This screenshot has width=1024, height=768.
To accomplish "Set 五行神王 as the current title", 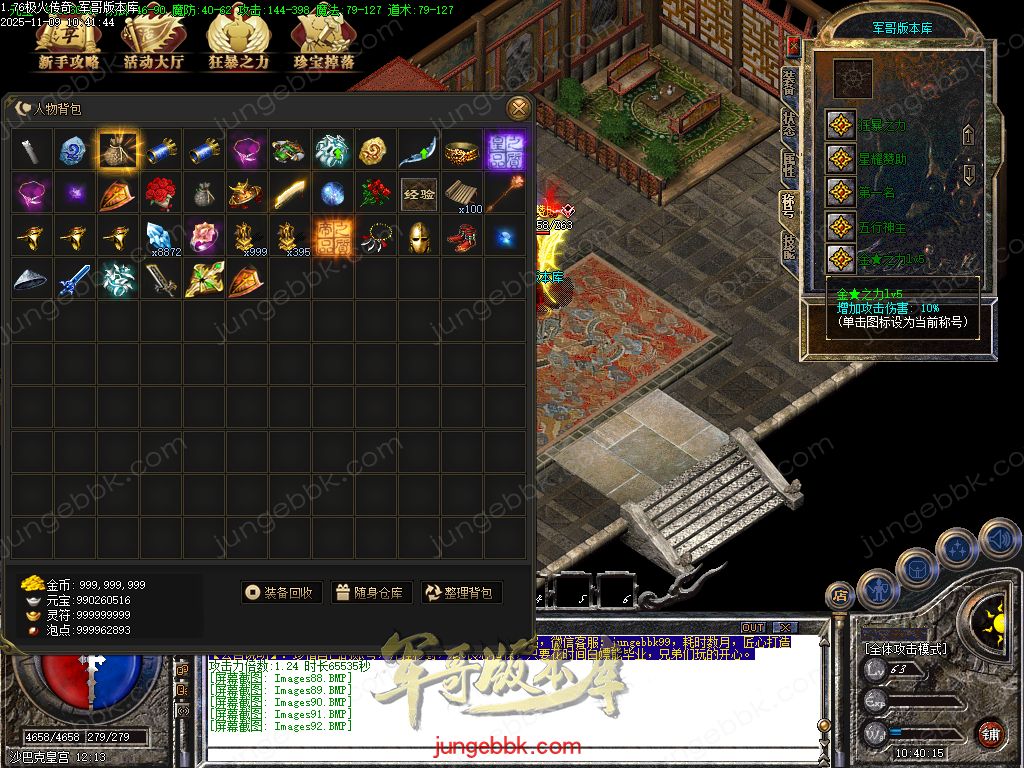I will [x=841, y=226].
